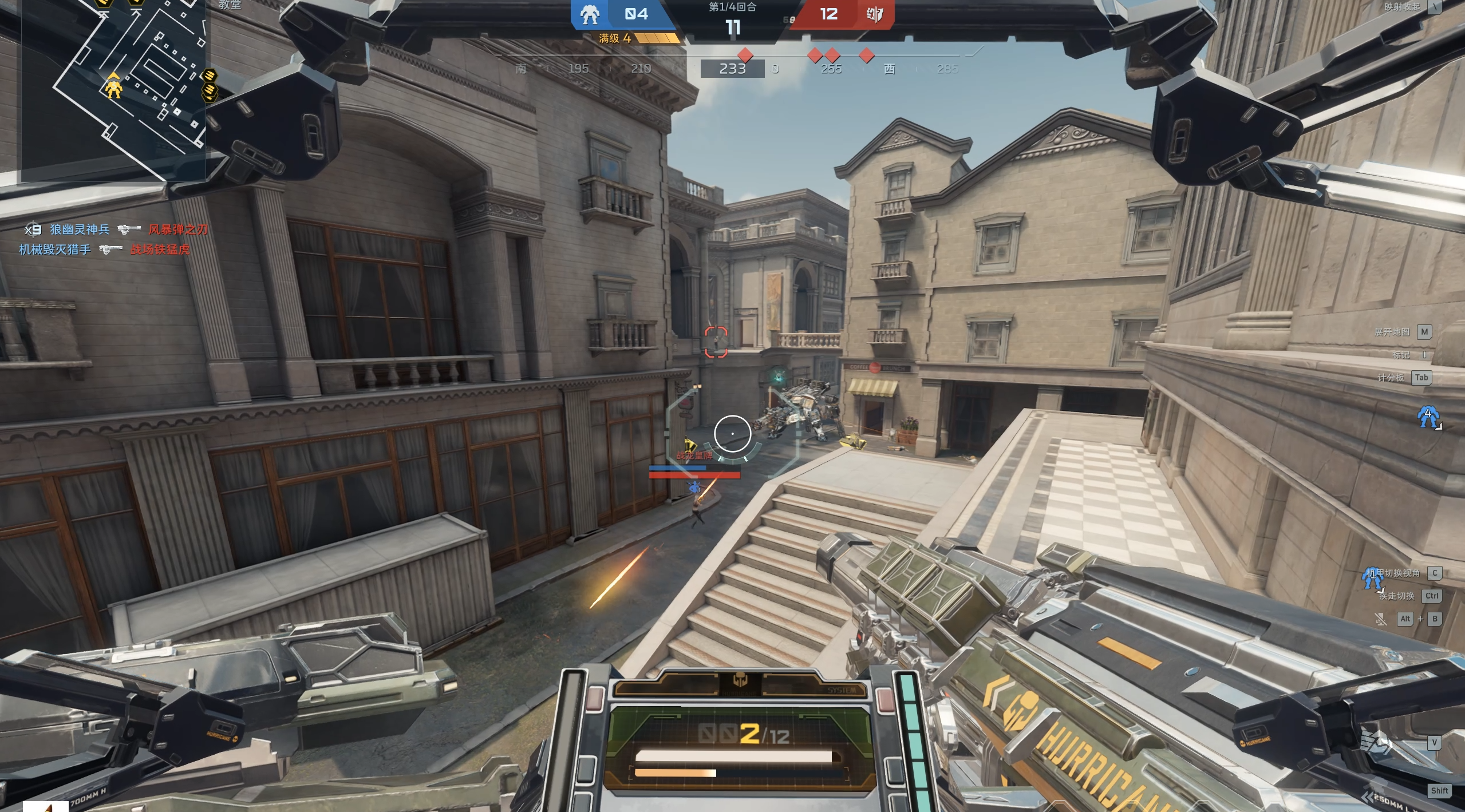Toggle the muted microphone icon
The image size is (1465, 812).
(1380, 619)
